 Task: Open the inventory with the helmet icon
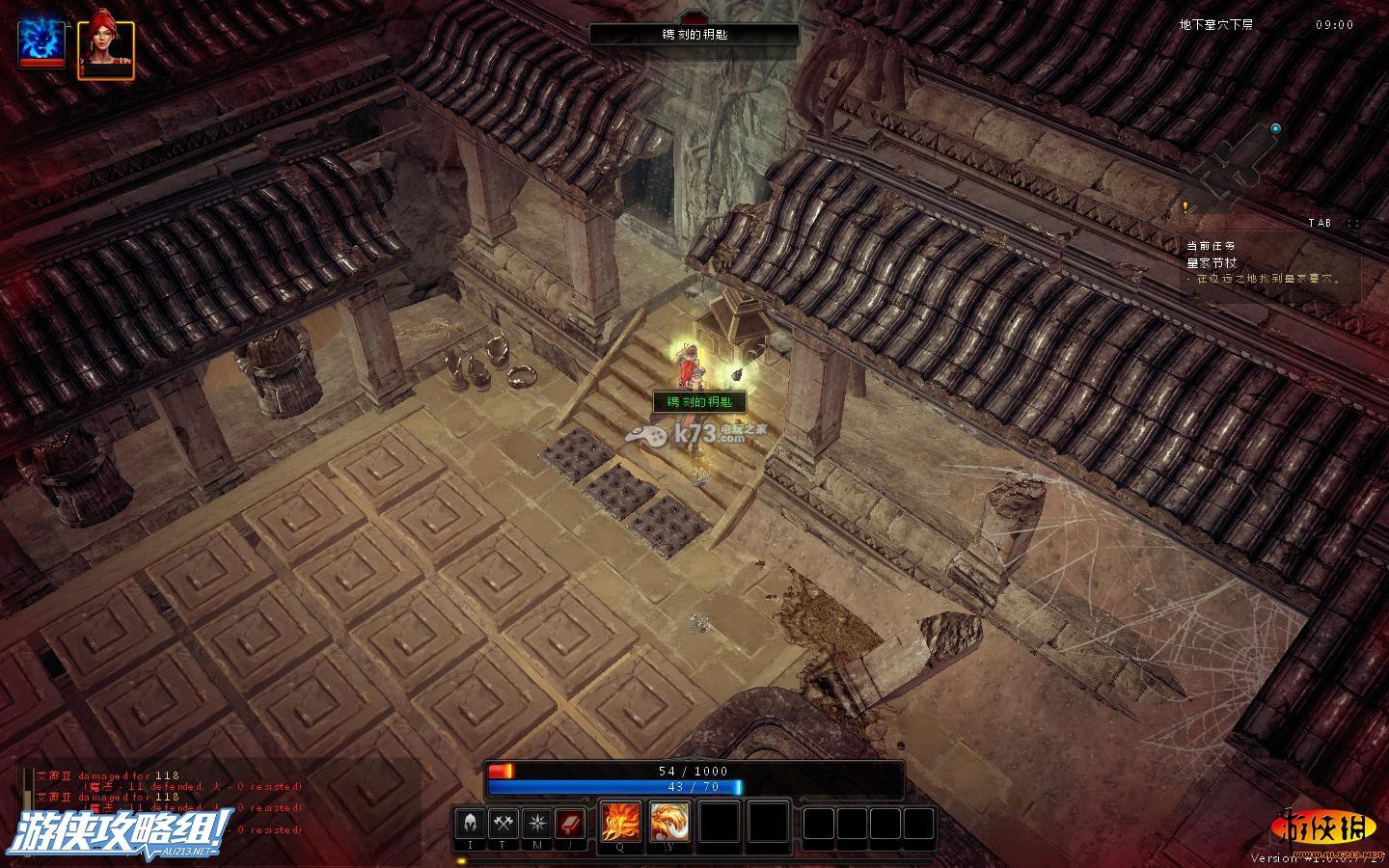click(x=470, y=825)
